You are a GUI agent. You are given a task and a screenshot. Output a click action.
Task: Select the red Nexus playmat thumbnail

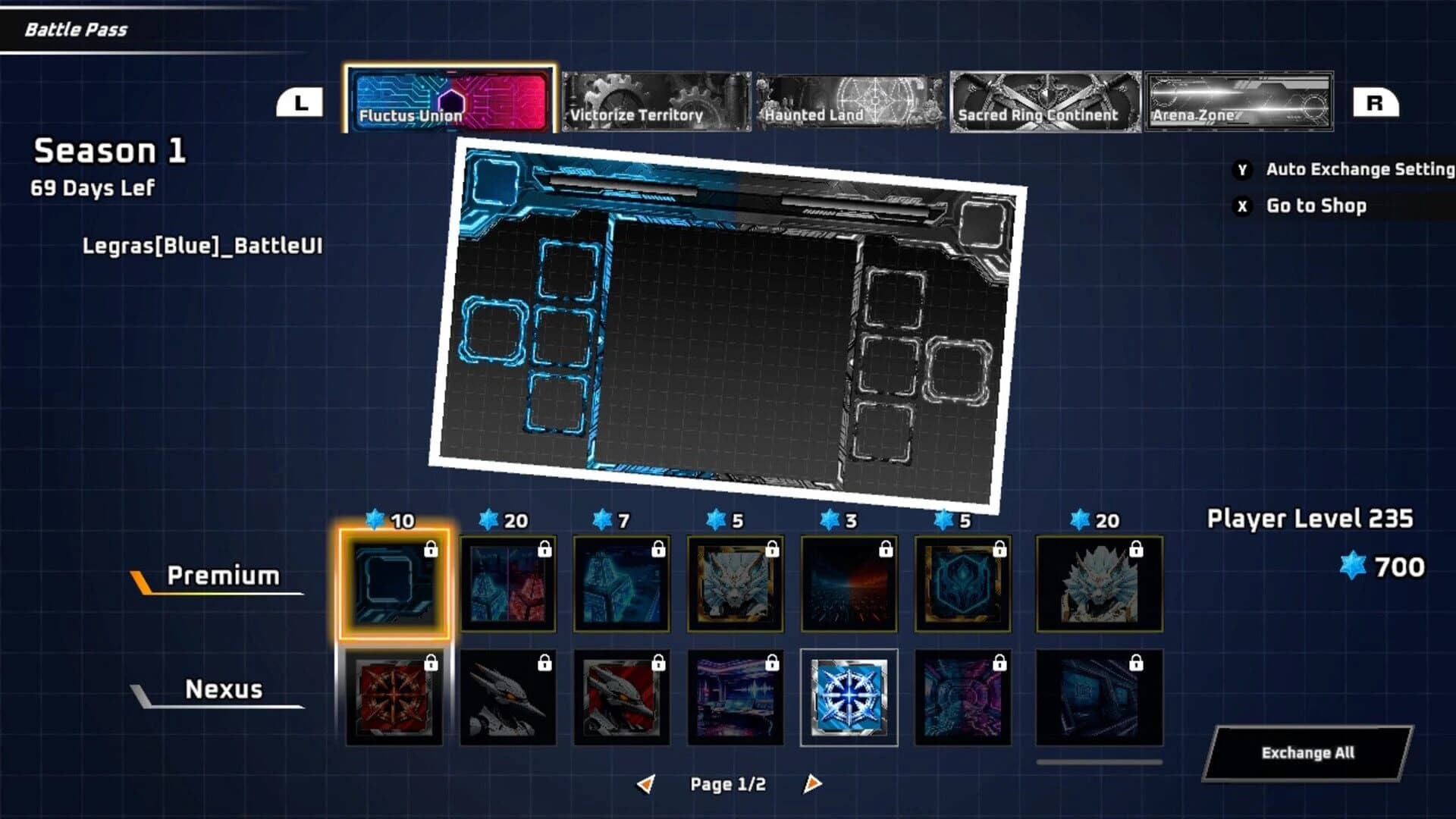[395, 698]
